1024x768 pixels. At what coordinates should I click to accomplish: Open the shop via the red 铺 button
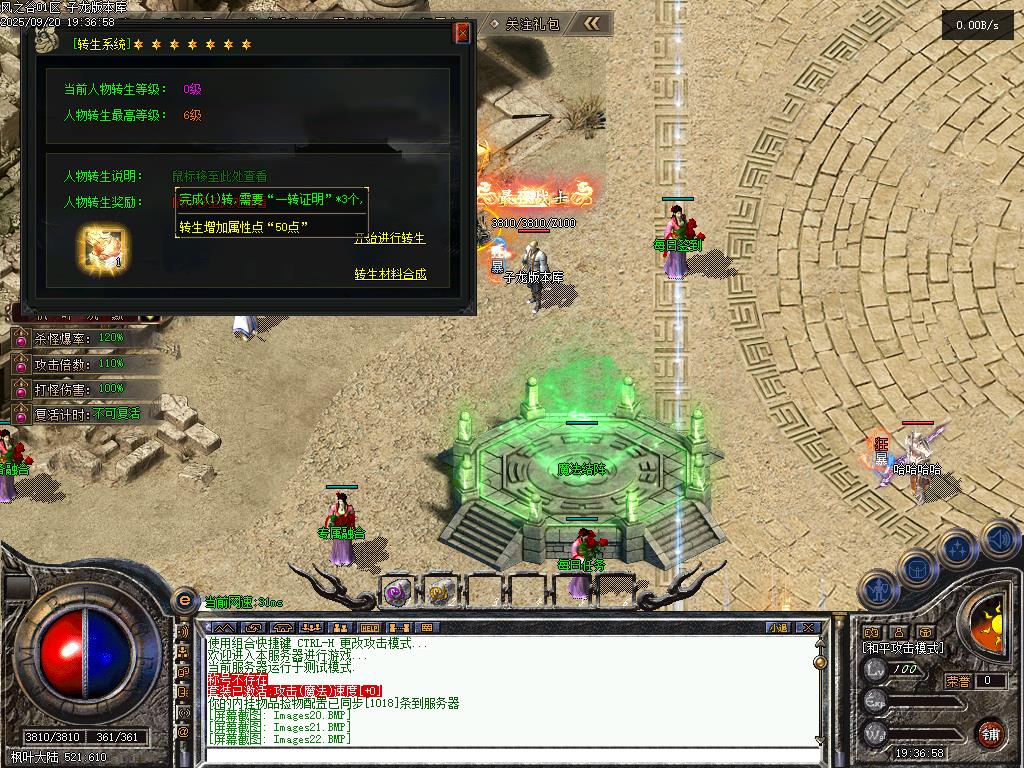991,732
